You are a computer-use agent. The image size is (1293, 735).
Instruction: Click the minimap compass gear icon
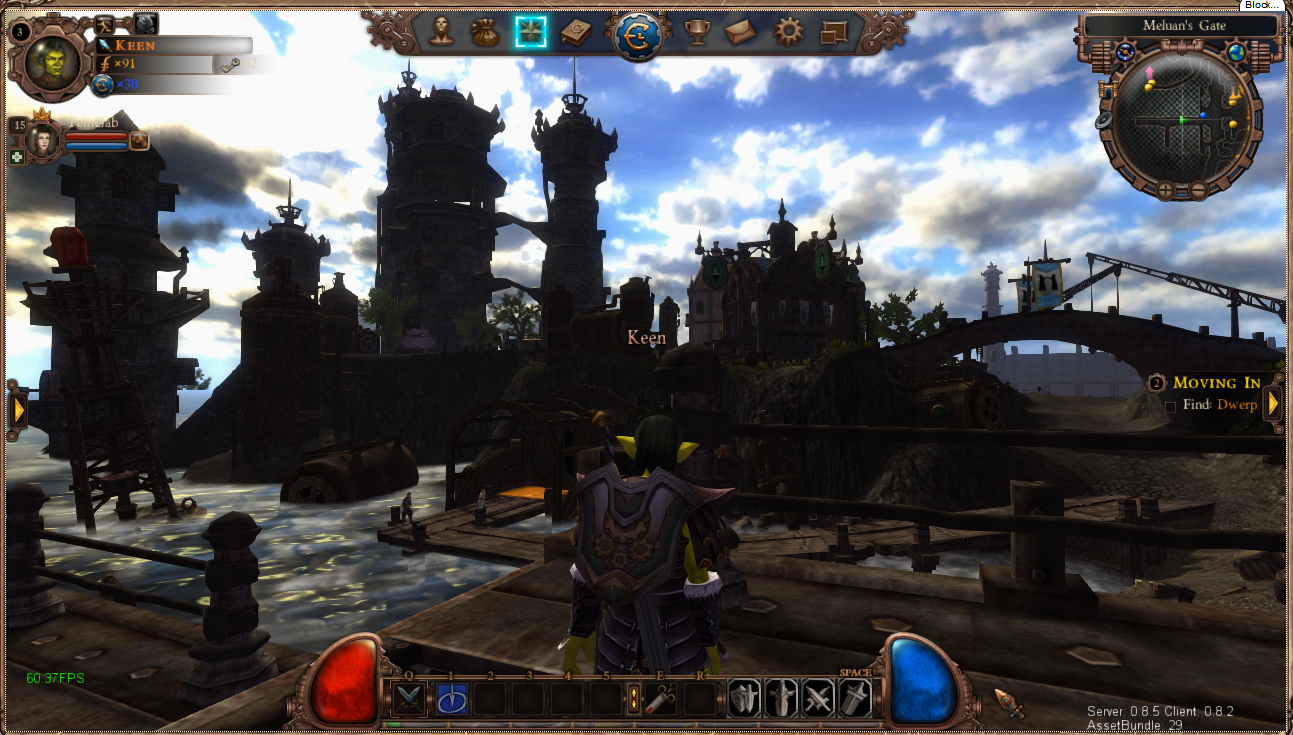1126,52
